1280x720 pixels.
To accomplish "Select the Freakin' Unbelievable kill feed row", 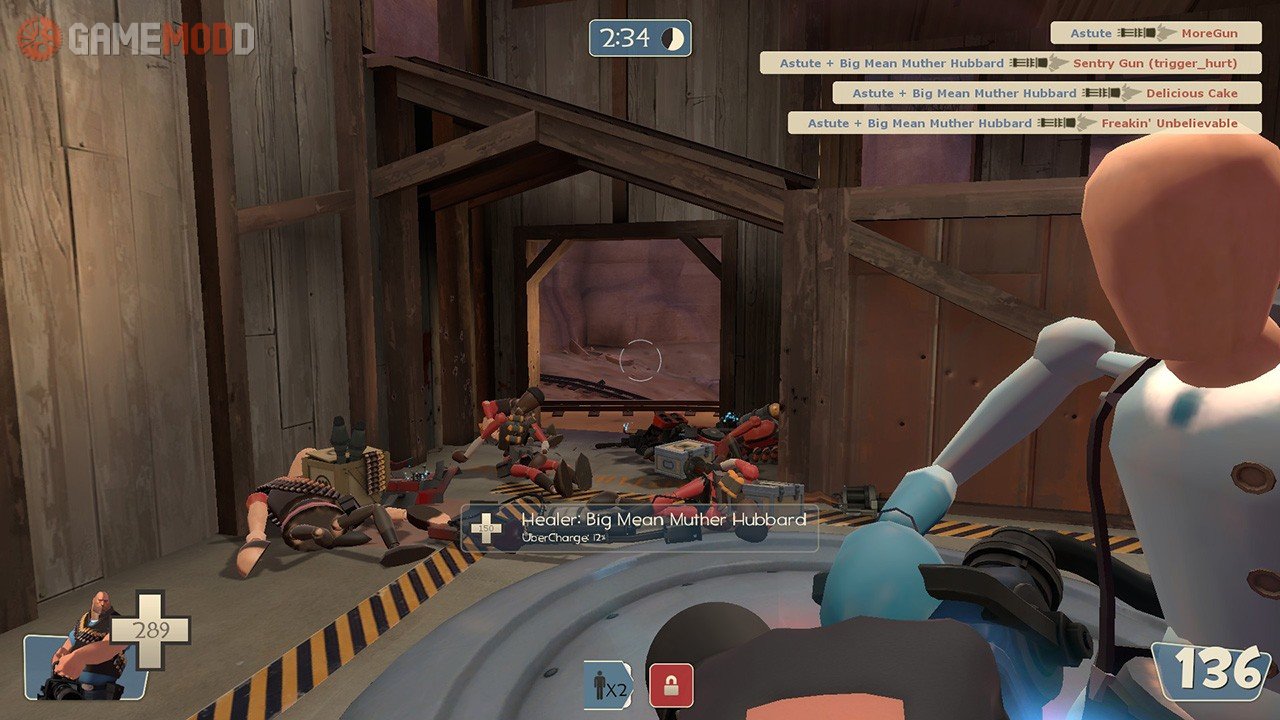I will tap(1024, 123).
